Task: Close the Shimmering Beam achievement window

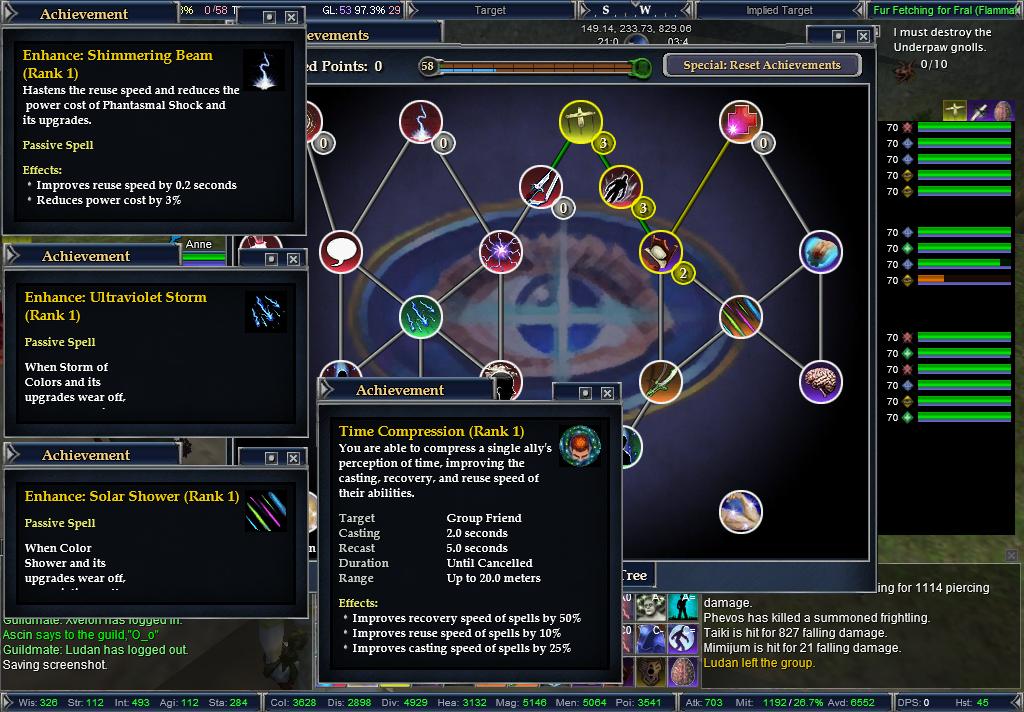Action: [291, 17]
